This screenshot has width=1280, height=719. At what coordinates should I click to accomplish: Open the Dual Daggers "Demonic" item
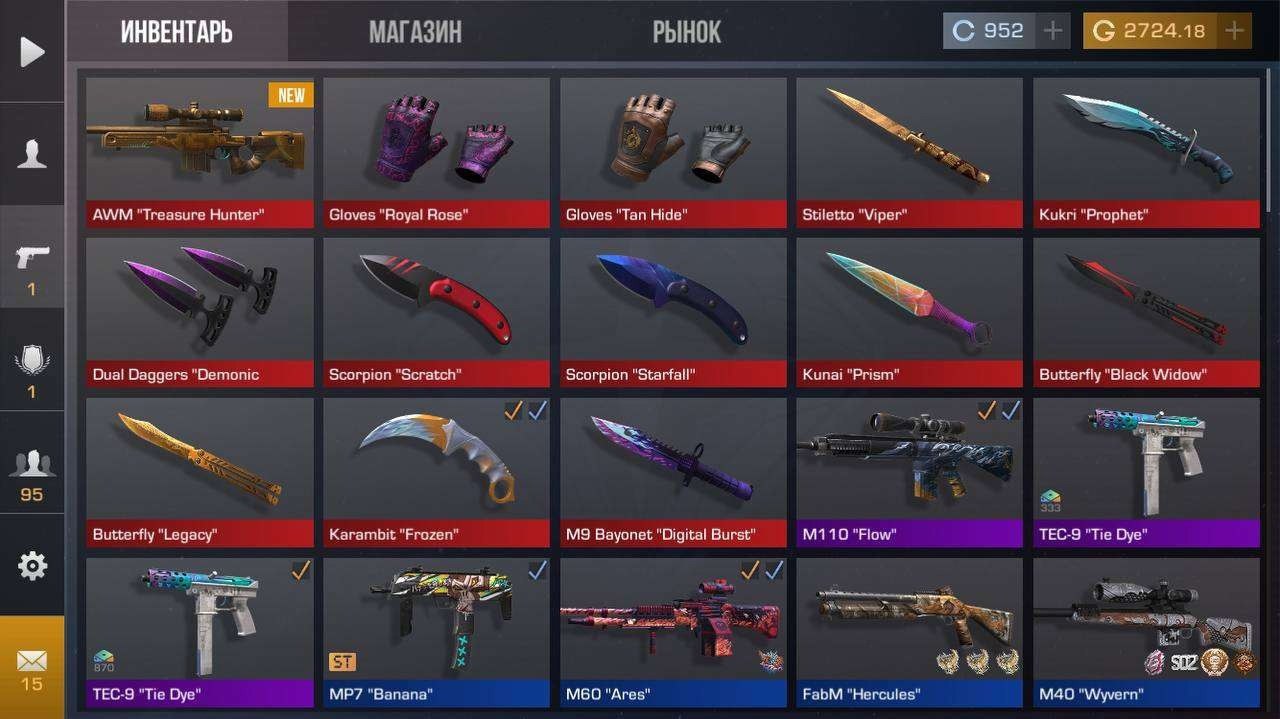(x=199, y=312)
